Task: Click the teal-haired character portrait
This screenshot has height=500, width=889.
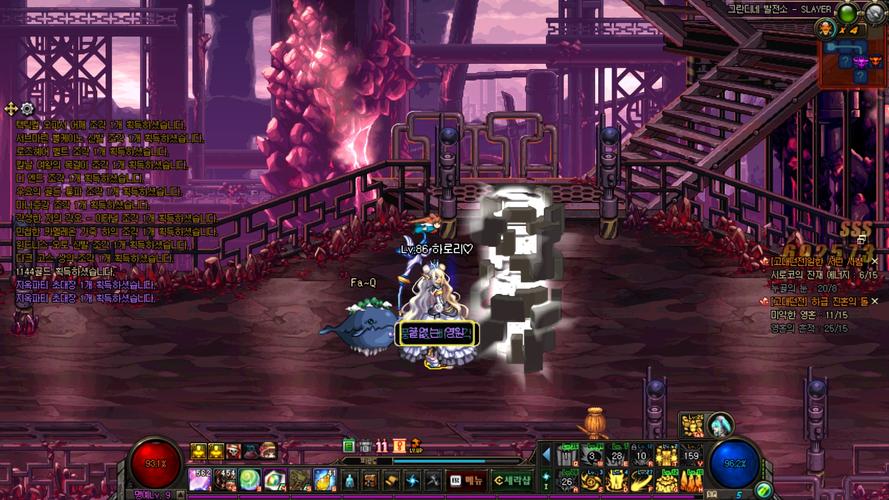Action: pos(720,425)
